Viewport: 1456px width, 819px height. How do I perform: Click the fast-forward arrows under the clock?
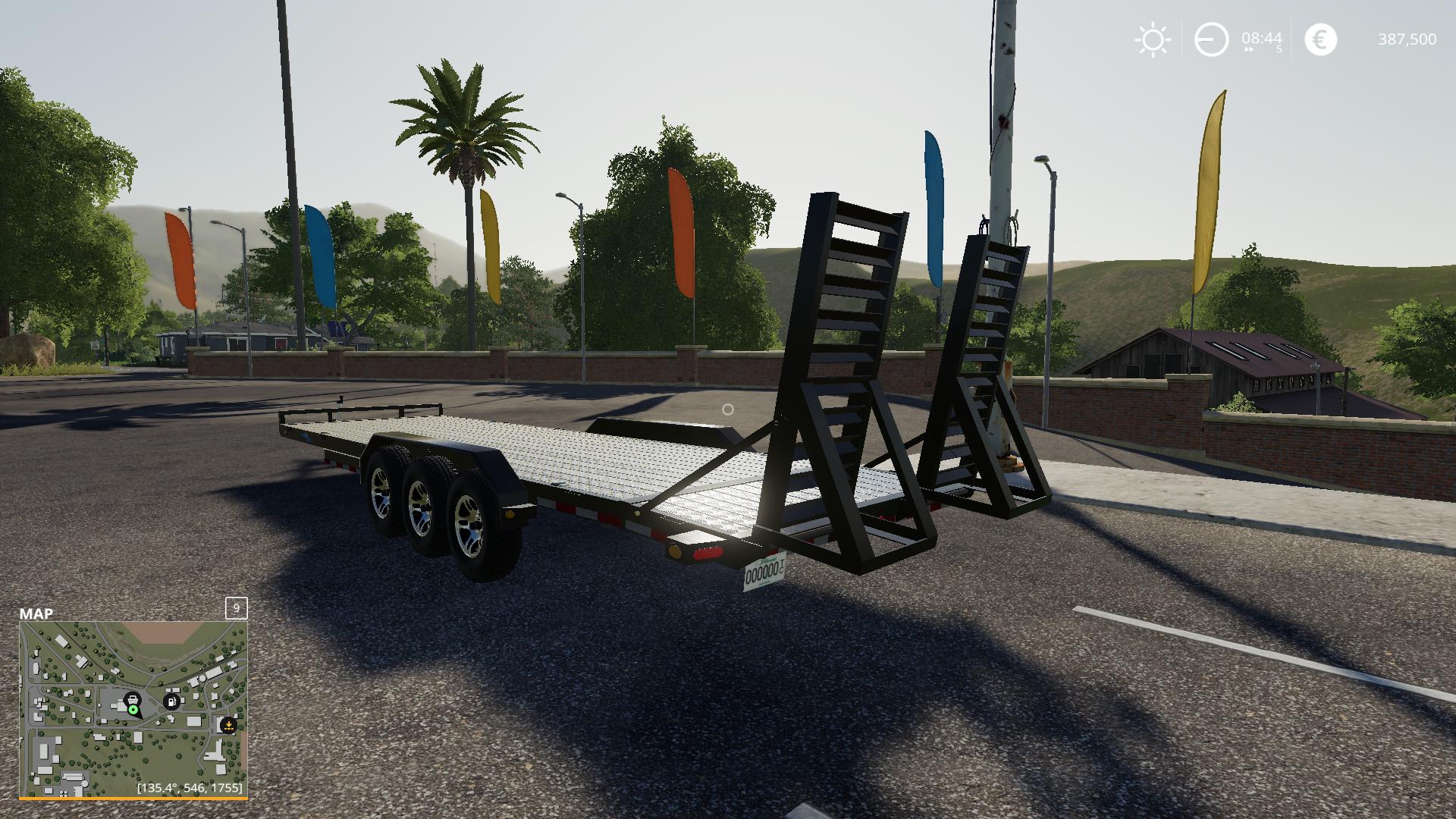(x=1247, y=51)
